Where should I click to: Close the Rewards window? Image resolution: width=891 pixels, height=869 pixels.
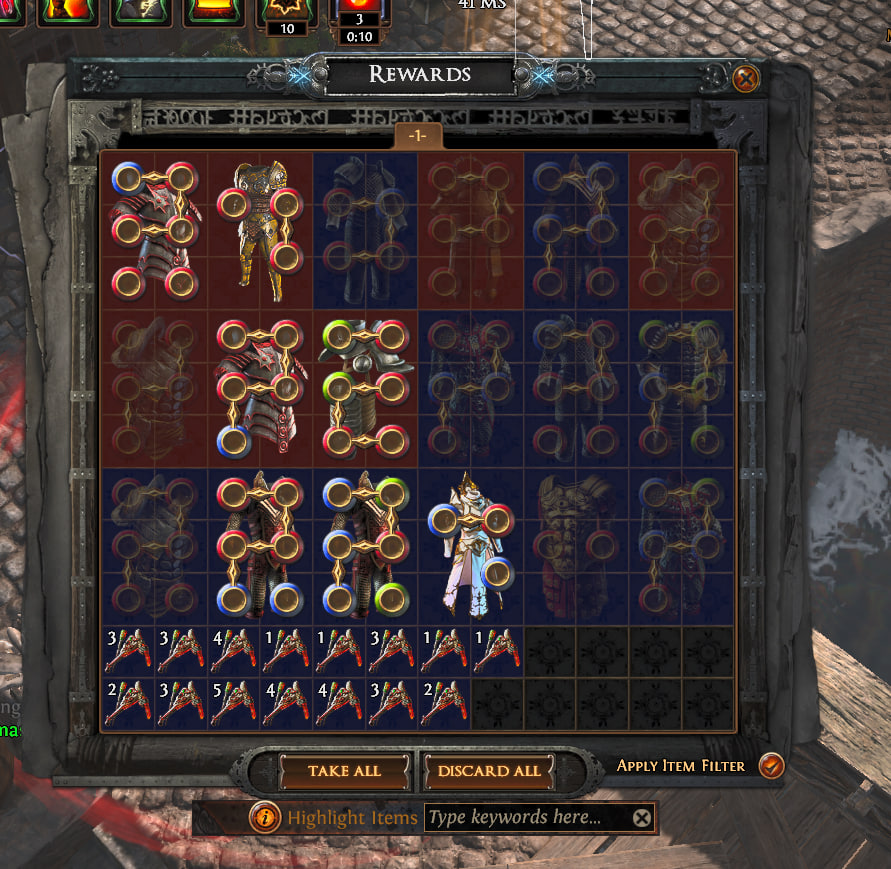(x=745, y=78)
